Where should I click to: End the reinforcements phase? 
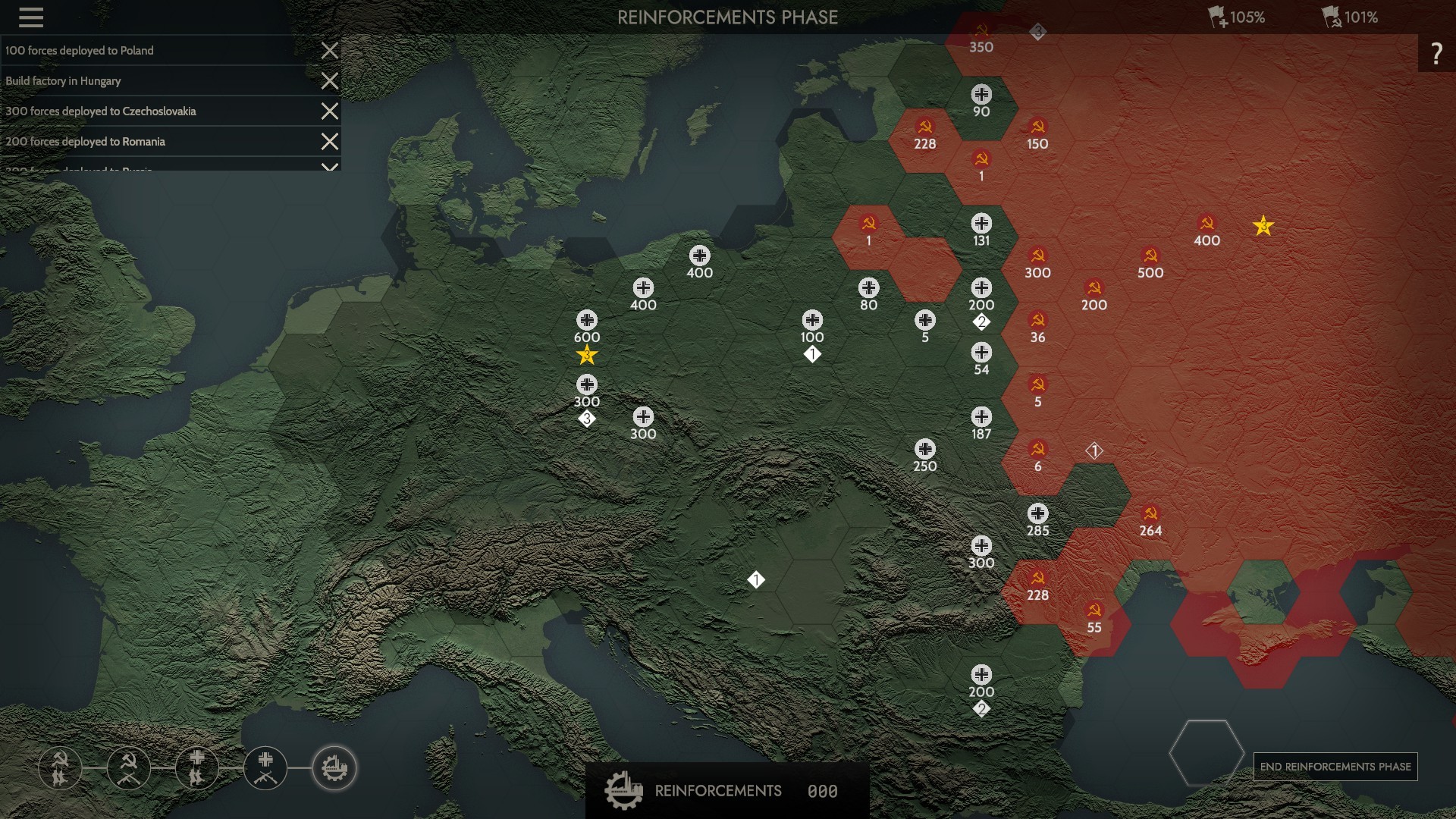tap(1335, 767)
